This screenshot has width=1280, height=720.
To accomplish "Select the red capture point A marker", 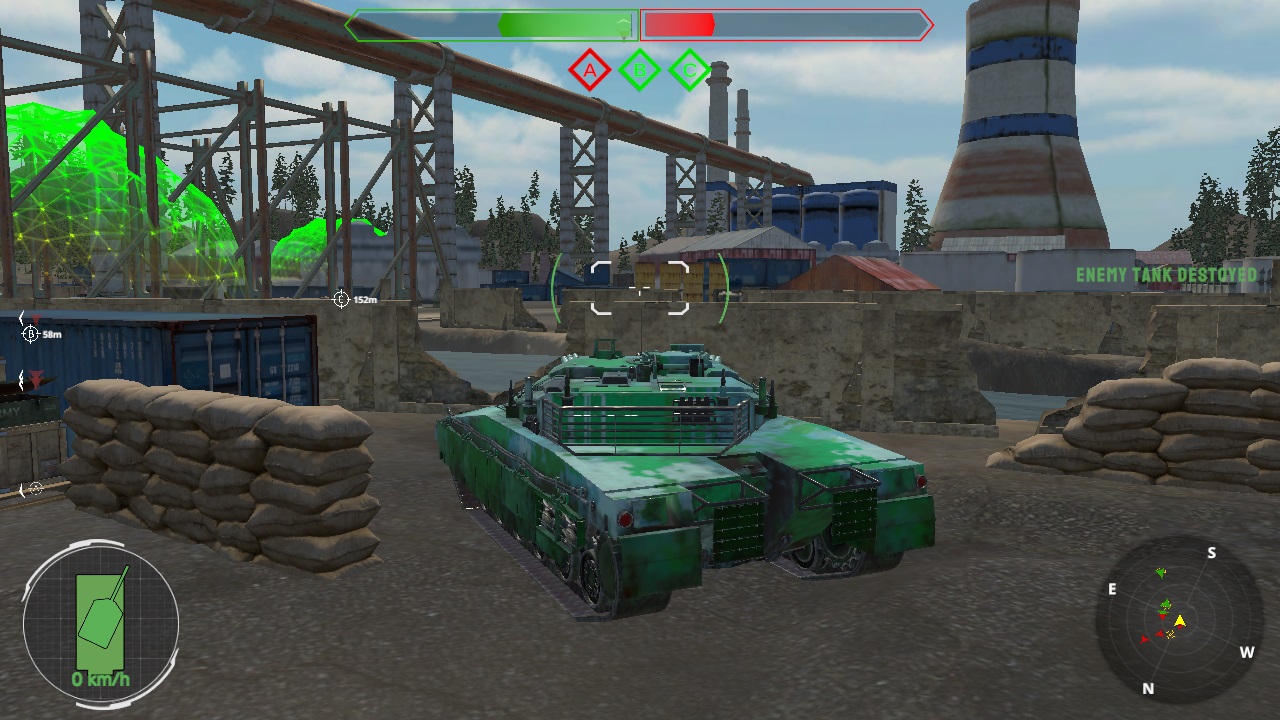I will tap(591, 70).
